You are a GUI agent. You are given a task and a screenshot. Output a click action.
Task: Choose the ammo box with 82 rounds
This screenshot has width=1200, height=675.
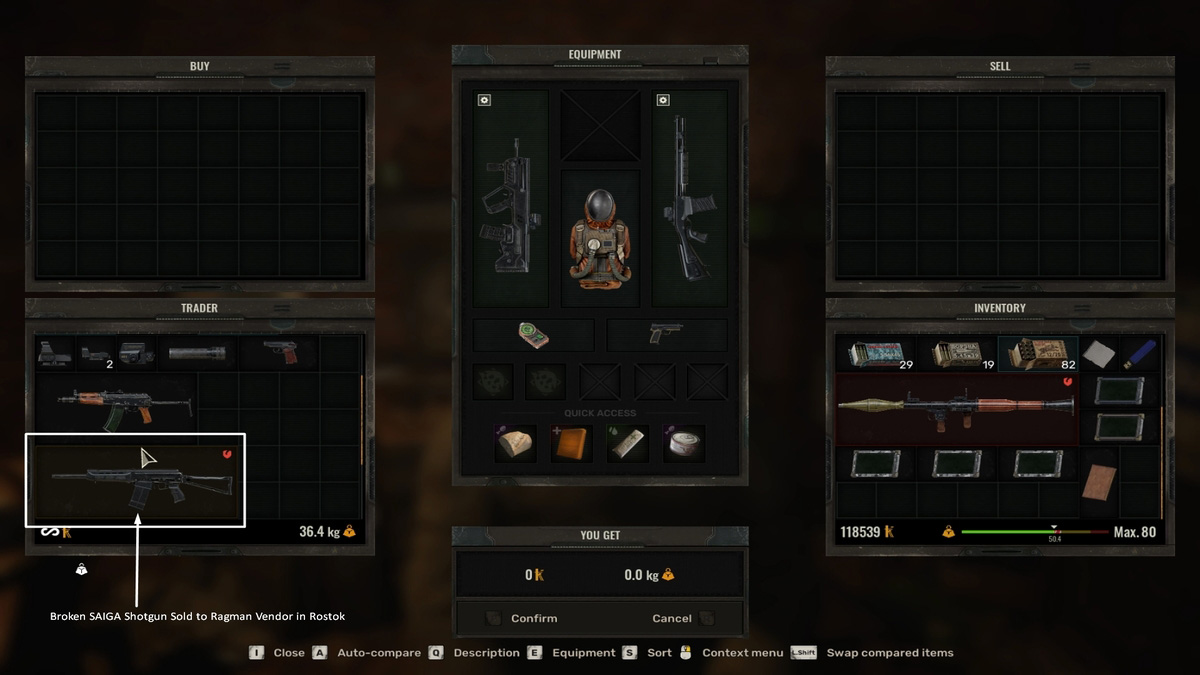1038,354
